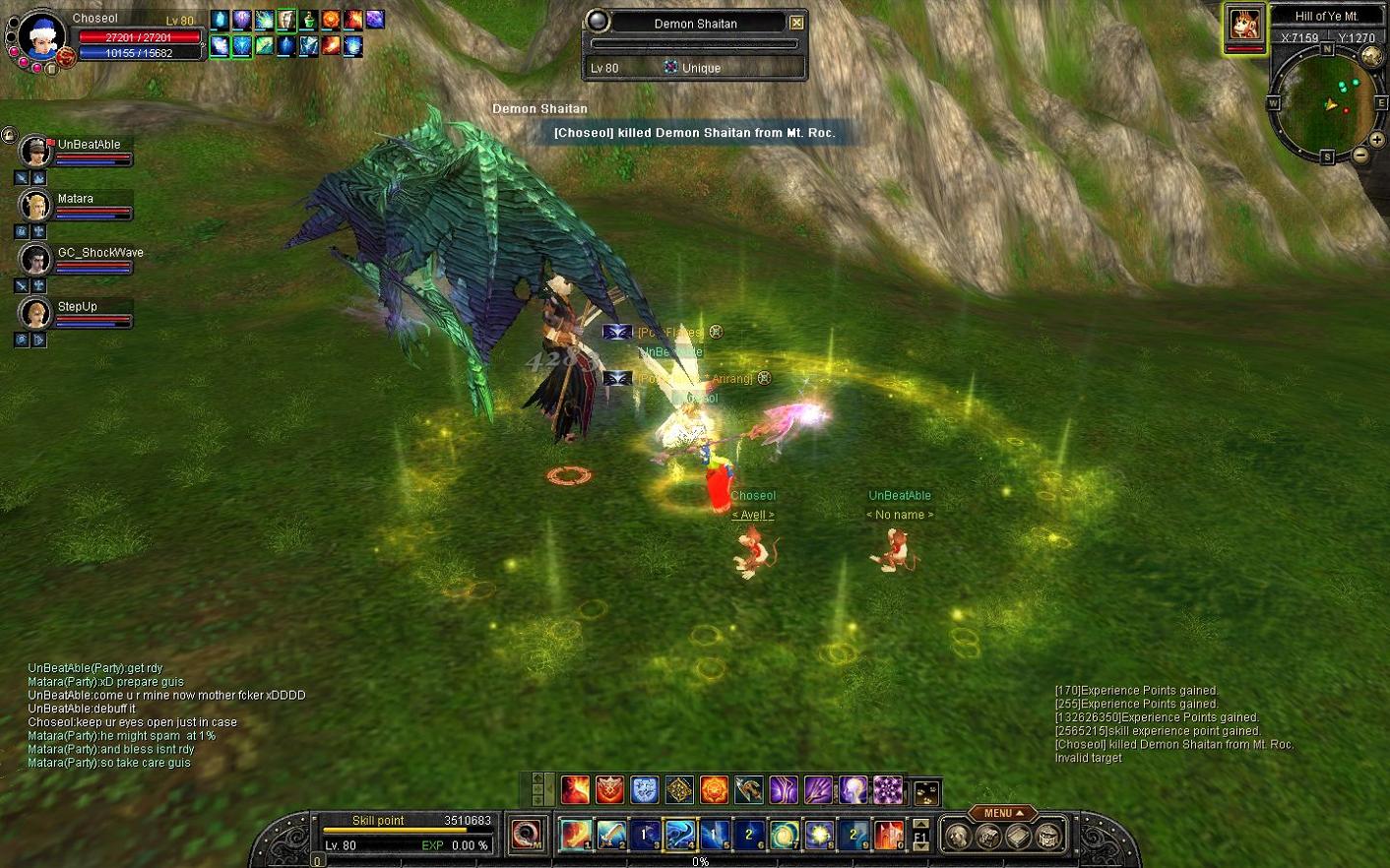Click the axe skill on the upper bar
1390x868 pixels.
[x=748, y=789]
